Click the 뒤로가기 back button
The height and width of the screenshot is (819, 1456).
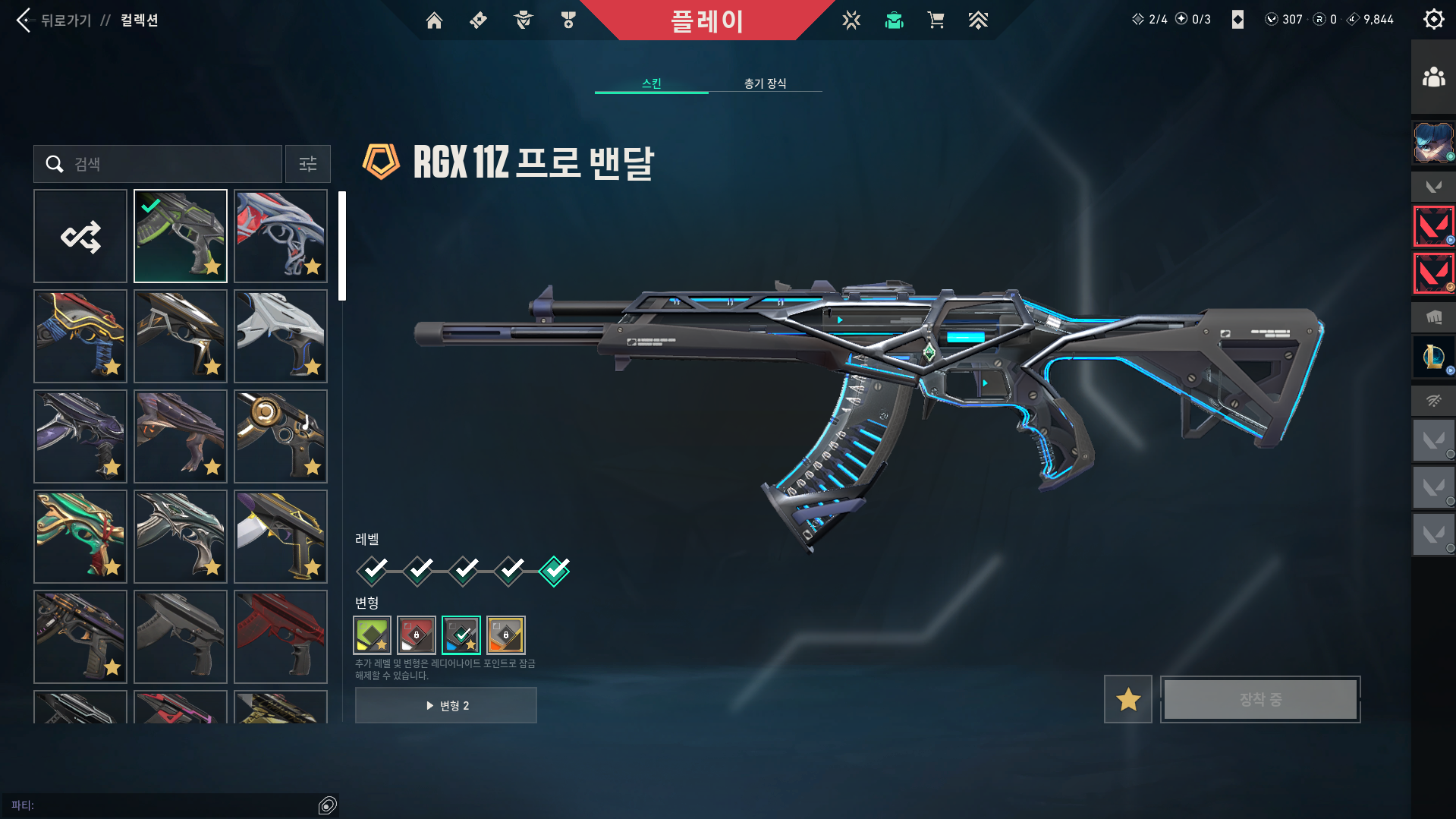coord(53,20)
